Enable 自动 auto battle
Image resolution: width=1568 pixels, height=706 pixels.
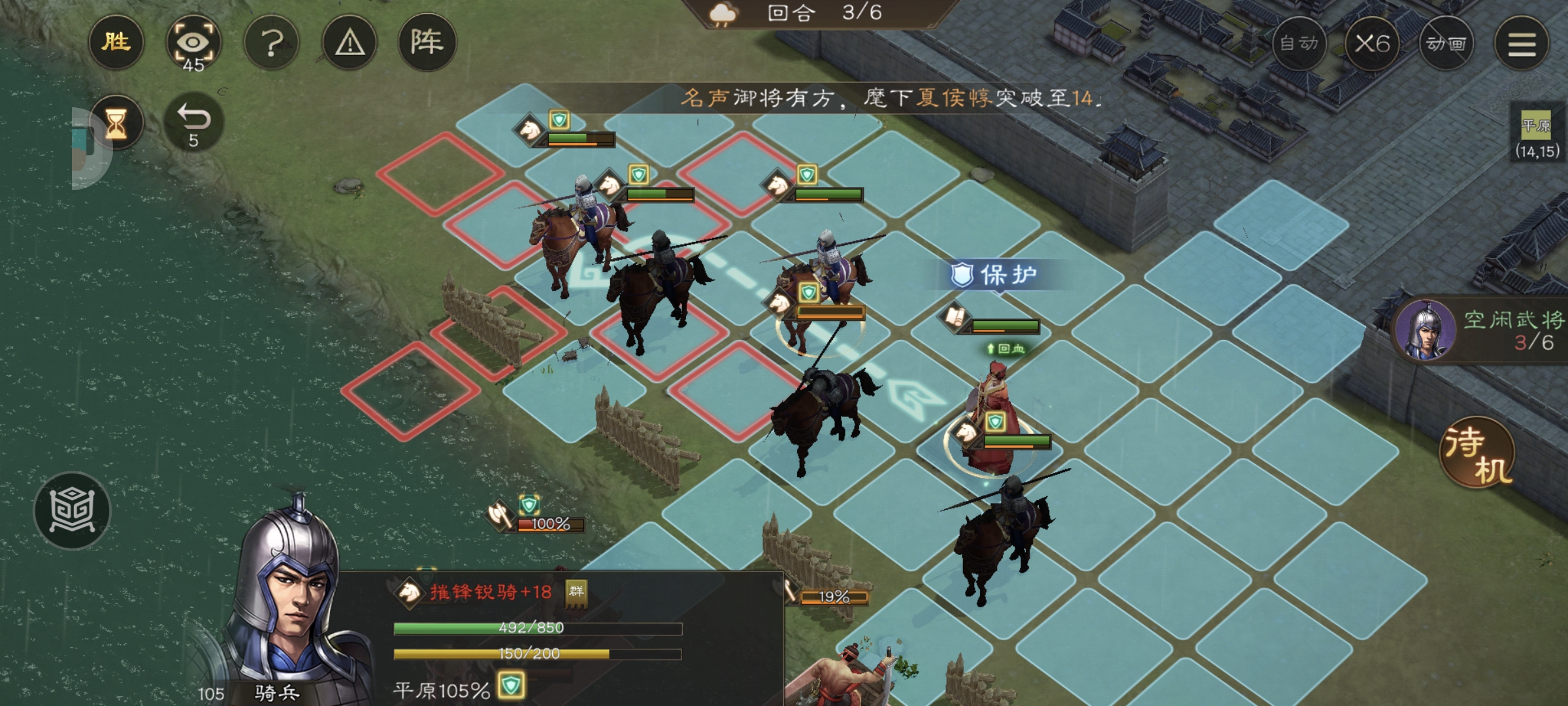pyautogui.click(x=1299, y=44)
